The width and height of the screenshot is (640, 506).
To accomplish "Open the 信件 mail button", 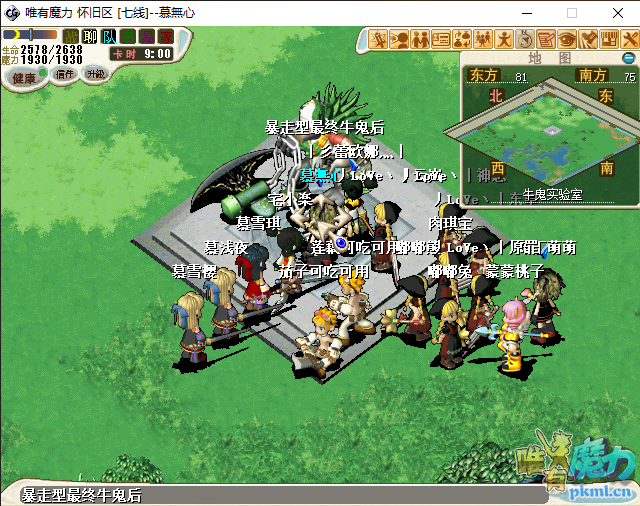I will 65,75.
